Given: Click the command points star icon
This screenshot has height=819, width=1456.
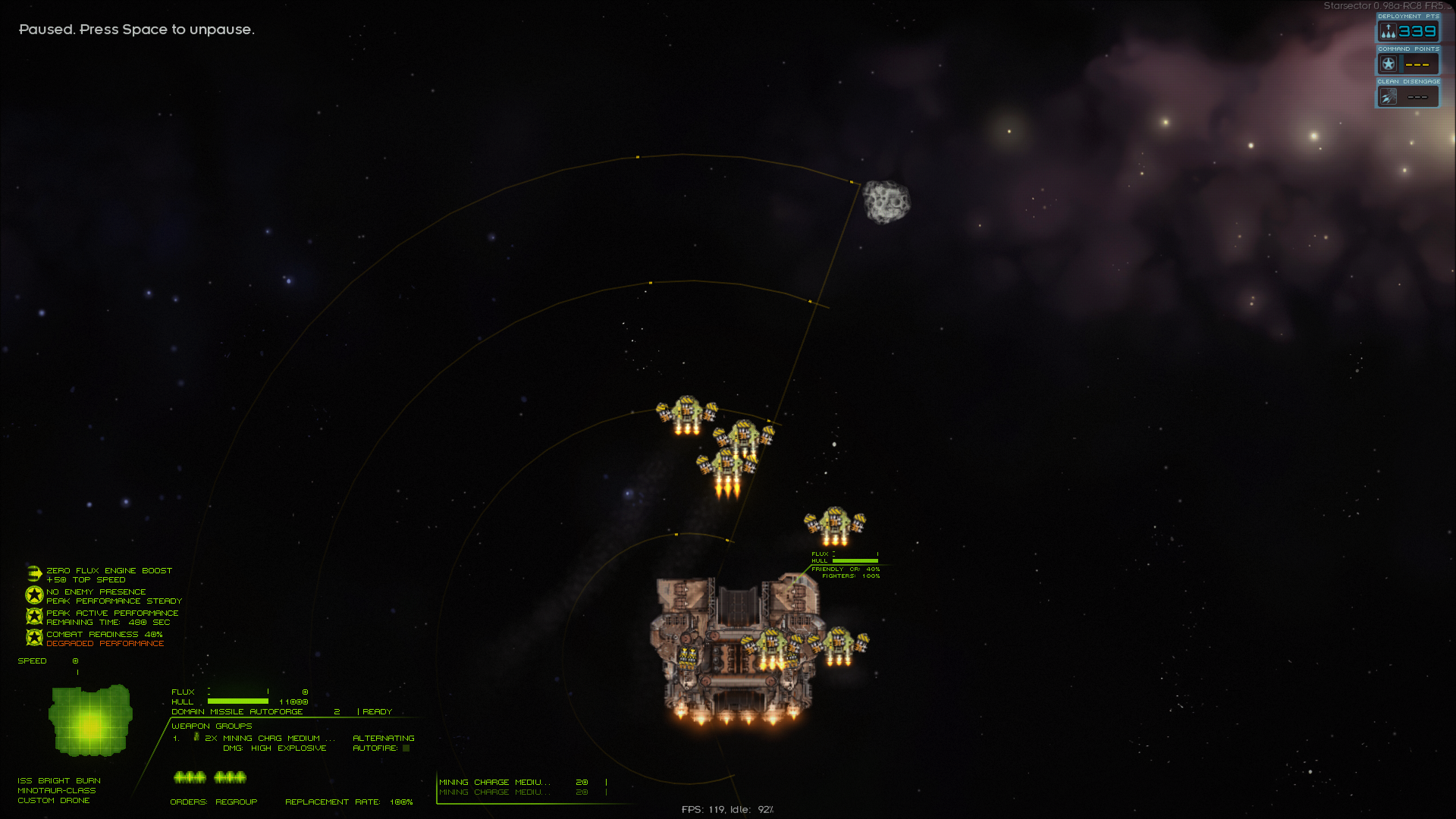Looking at the screenshot, I should coord(1388,64).
